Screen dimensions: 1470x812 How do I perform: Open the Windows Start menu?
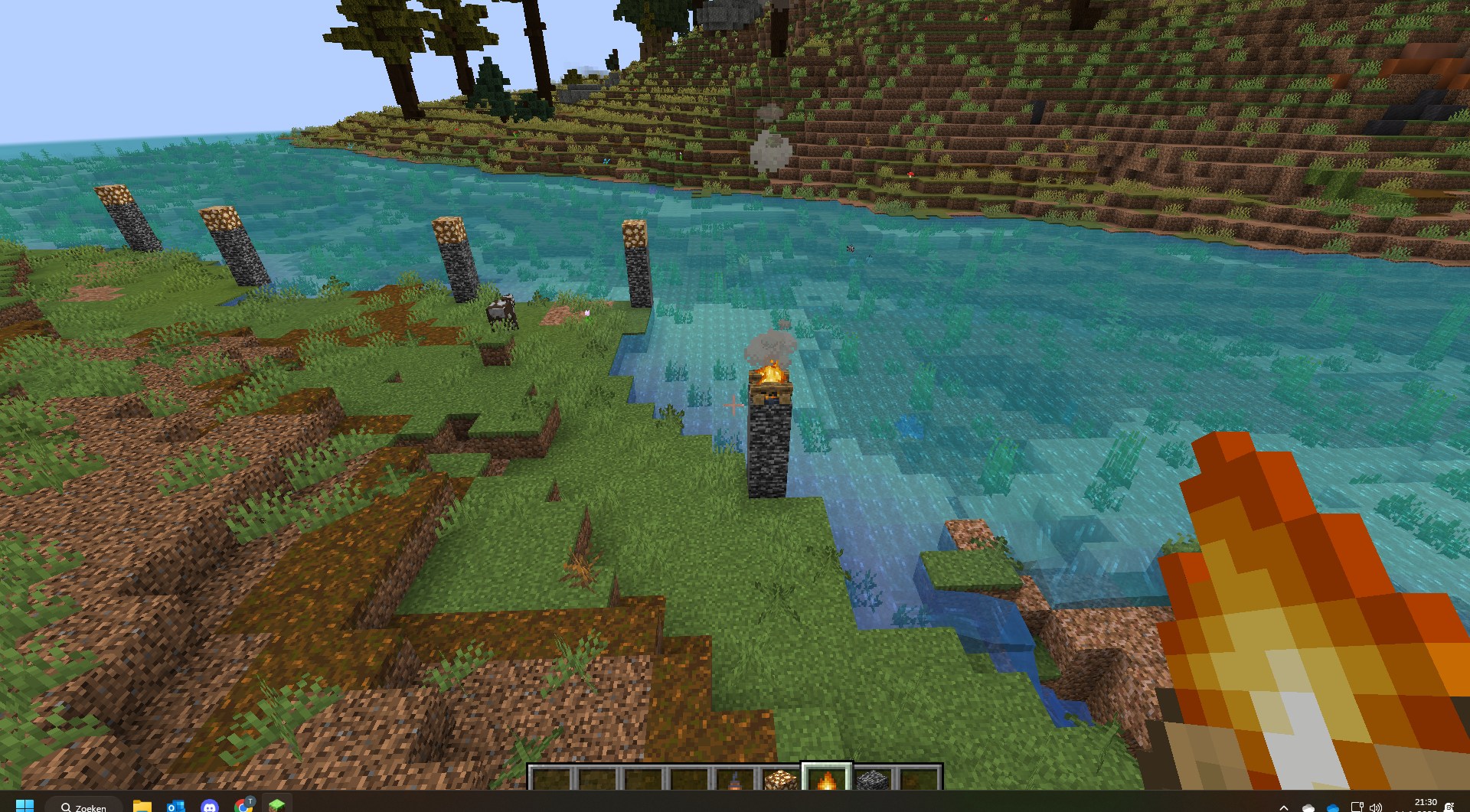point(24,805)
